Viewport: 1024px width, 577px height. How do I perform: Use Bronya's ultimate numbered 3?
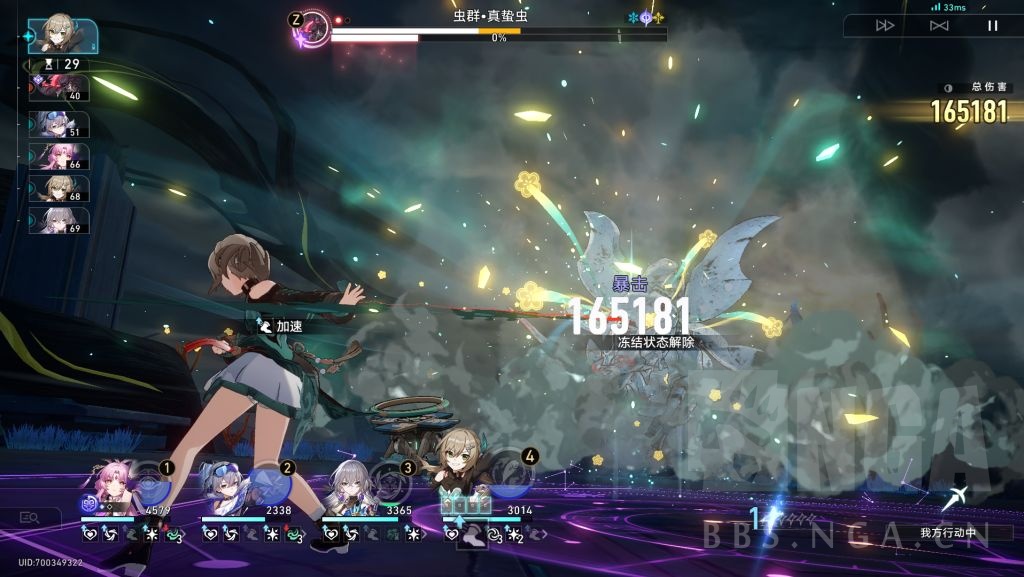point(390,481)
